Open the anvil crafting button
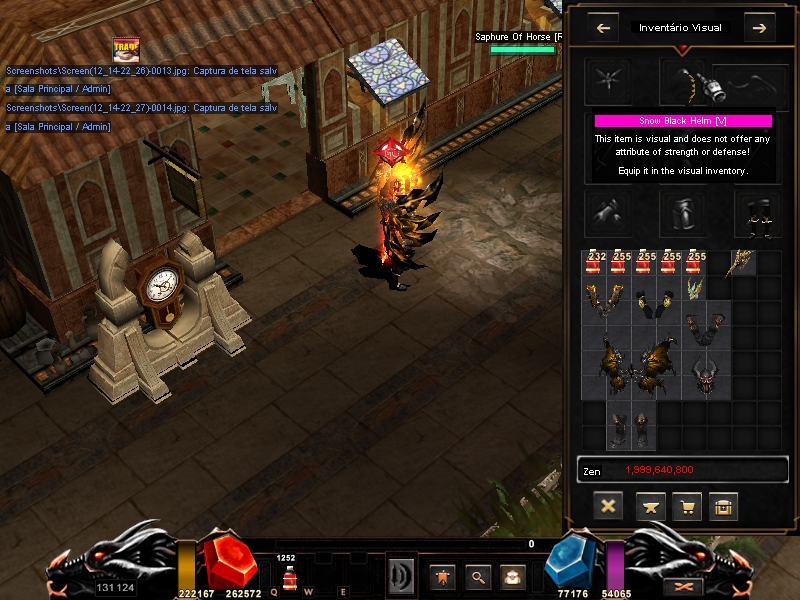The image size is (800, 600). click(650, 506)
